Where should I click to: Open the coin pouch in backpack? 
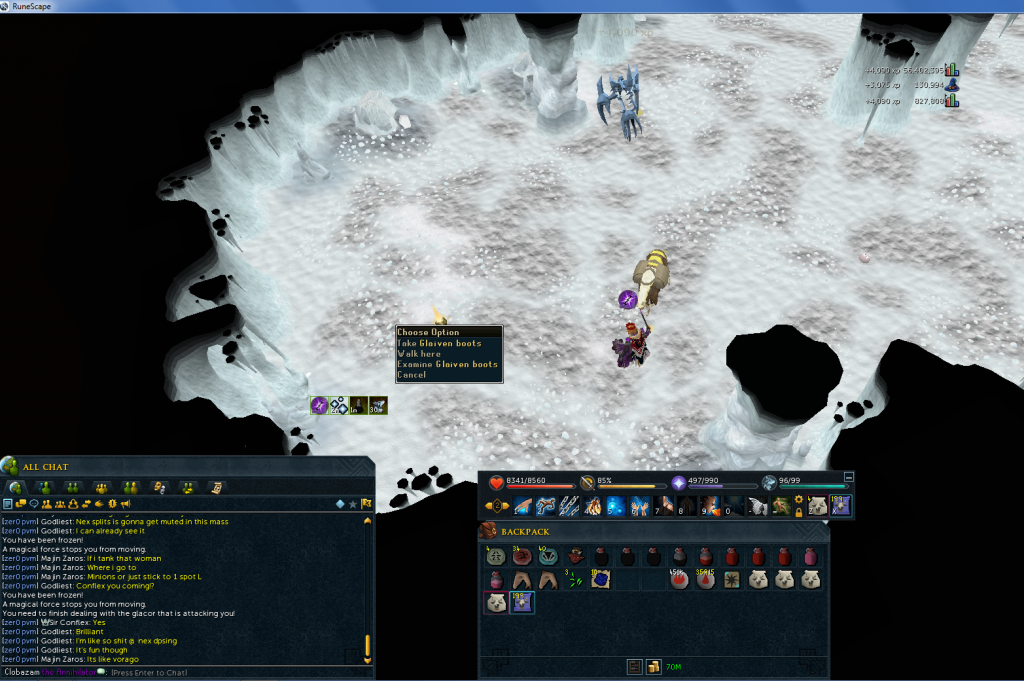tap(651, 665)
